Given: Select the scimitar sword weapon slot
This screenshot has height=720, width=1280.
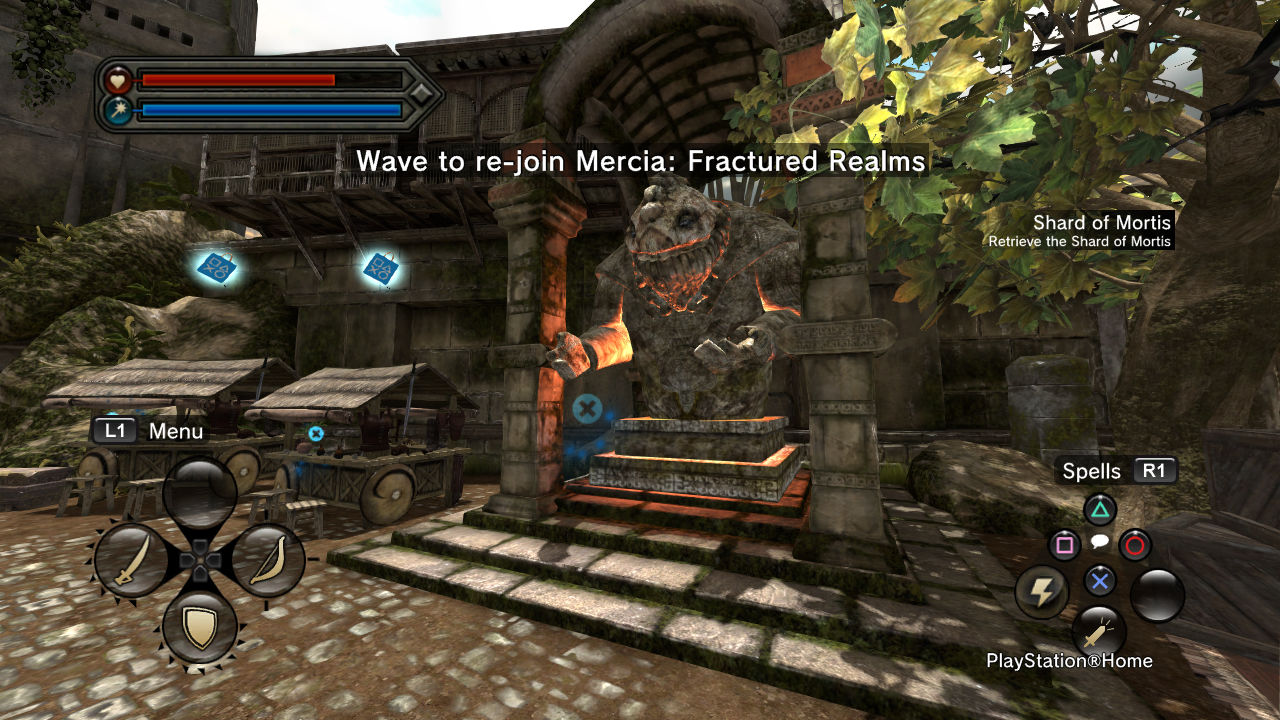Looking at the screenshot, I should [131, 560].
